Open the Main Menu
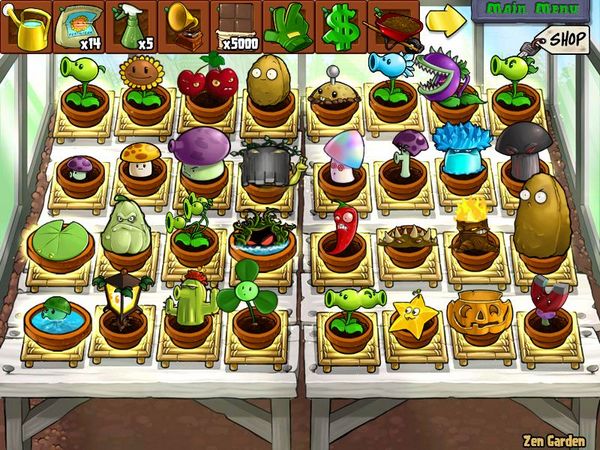 (x=534, y=11)
